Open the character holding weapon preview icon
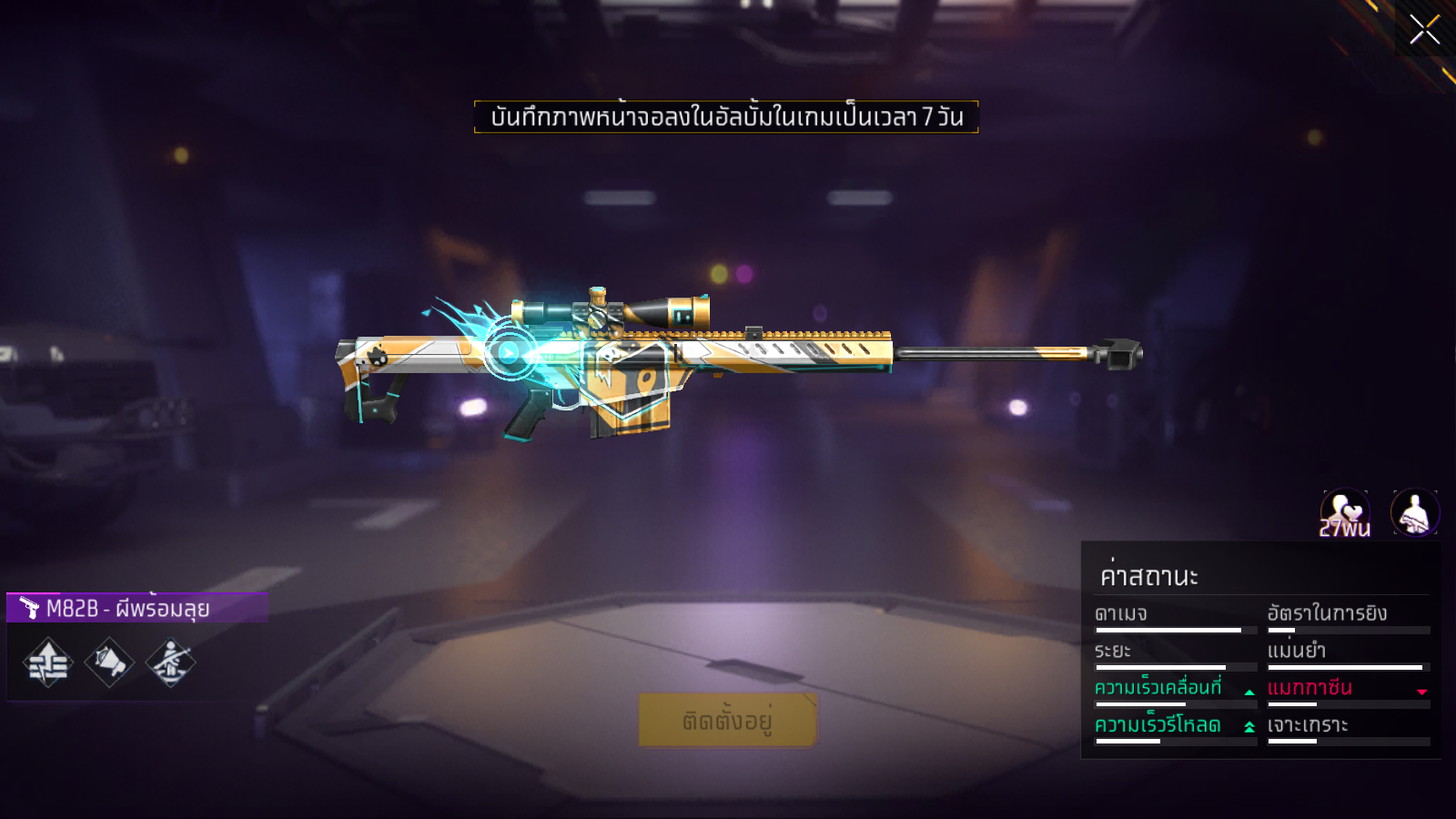Screen dimensions: 1456x819 tap(1415, 513)
